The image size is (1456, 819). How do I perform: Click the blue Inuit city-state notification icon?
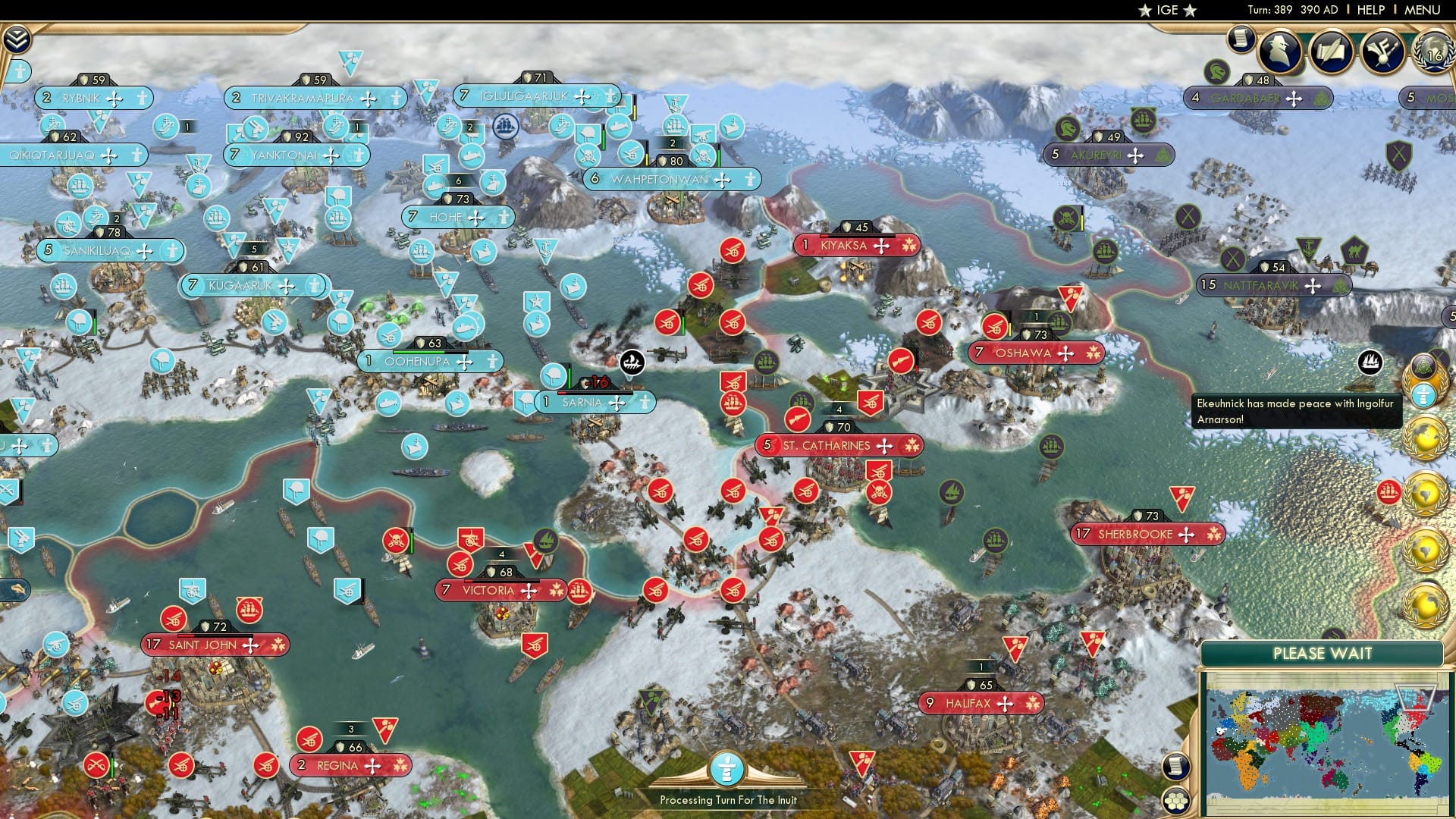click(1423, 394)
